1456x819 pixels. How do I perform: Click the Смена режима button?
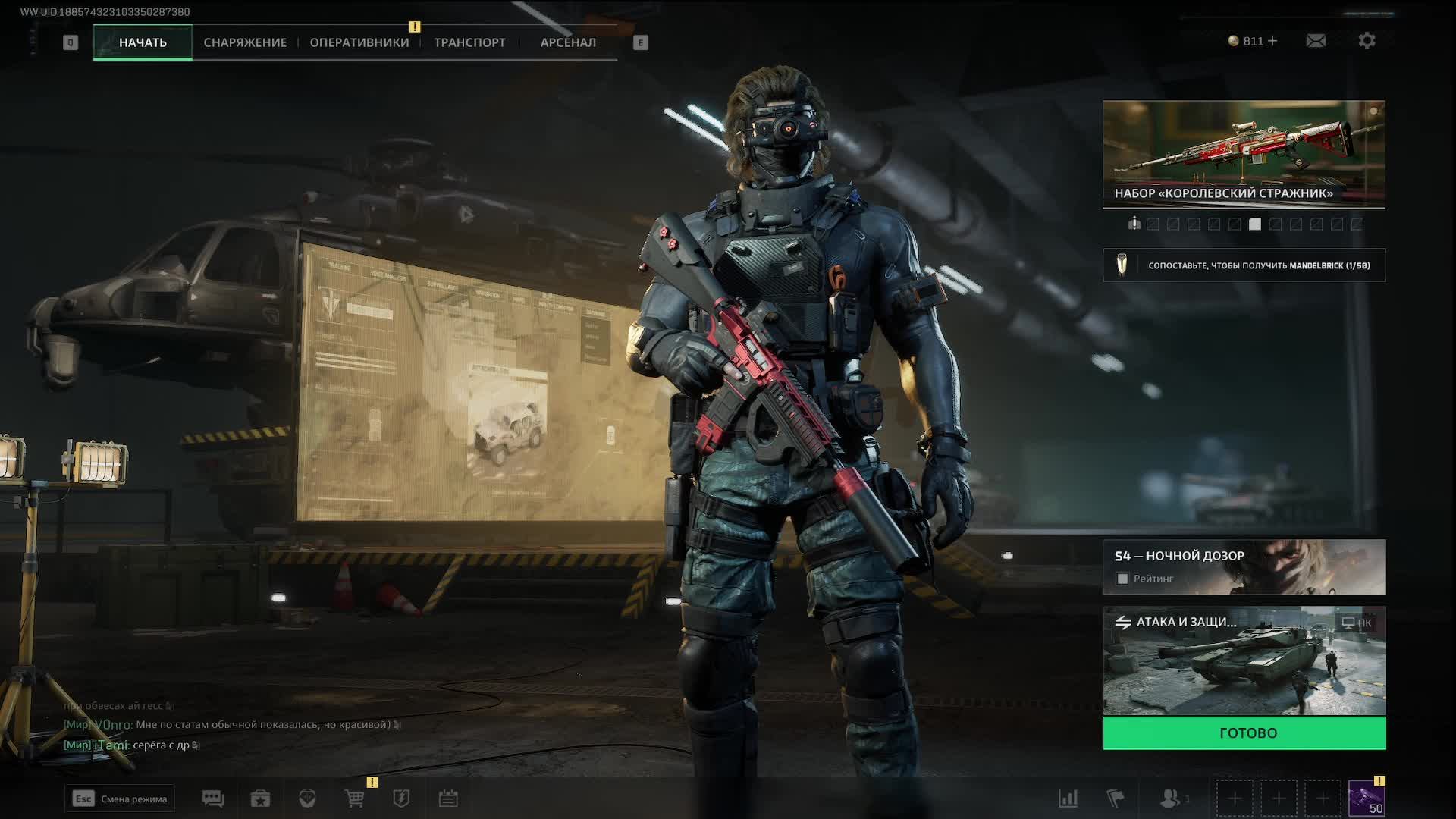coord(120,799)
